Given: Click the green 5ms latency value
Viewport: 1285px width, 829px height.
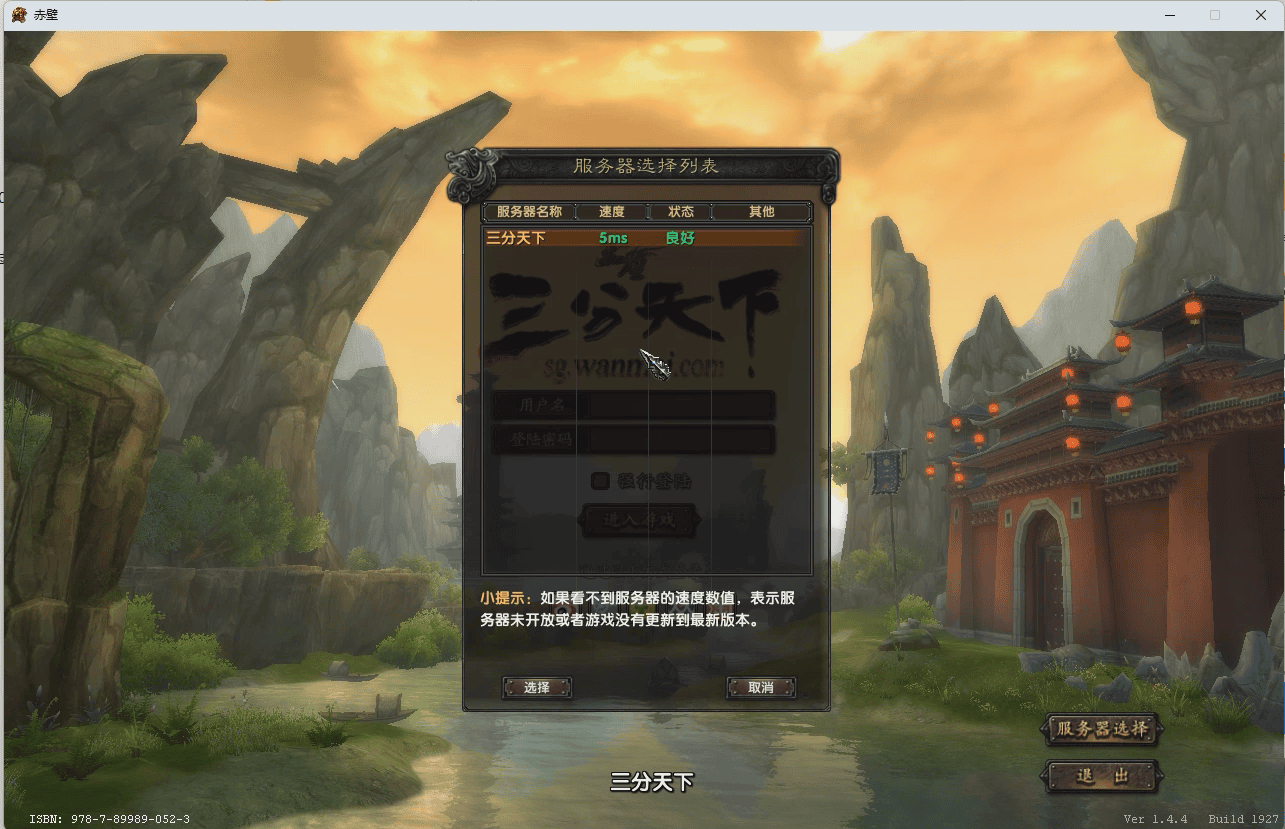Looking at the screenshot, I should pos(612,238).
